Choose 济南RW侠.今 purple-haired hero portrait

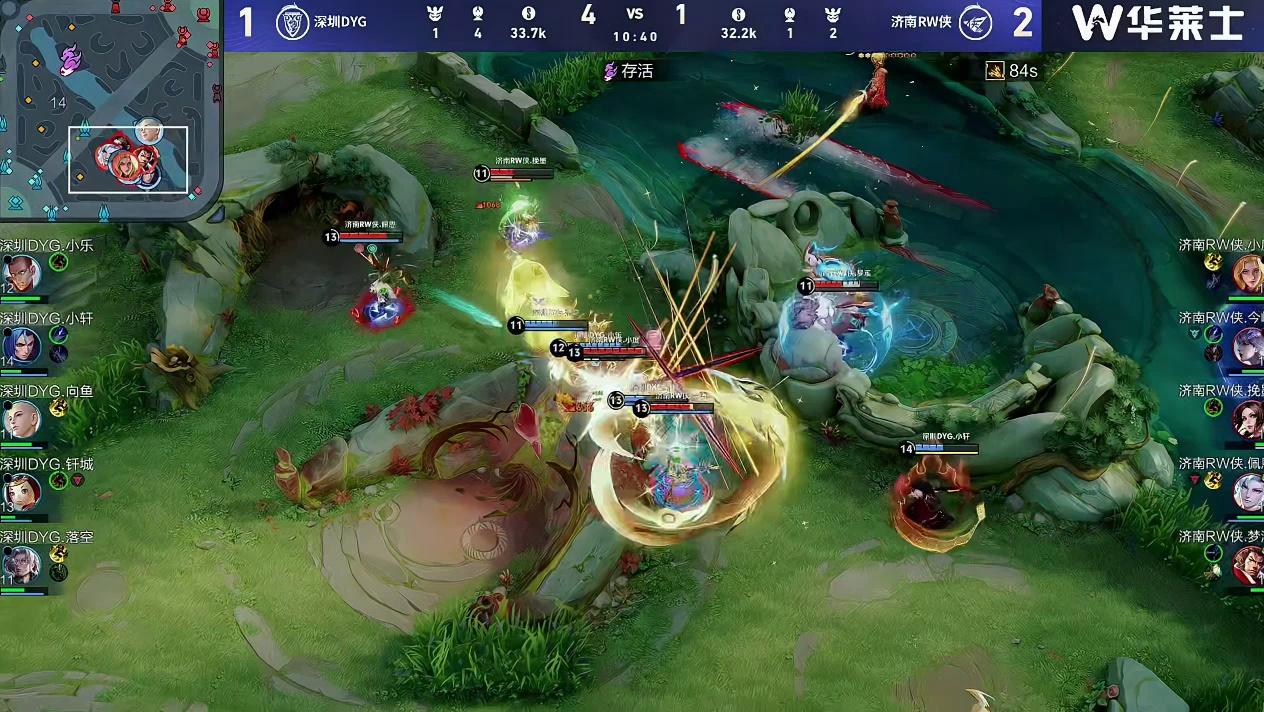click(1247, 346)
